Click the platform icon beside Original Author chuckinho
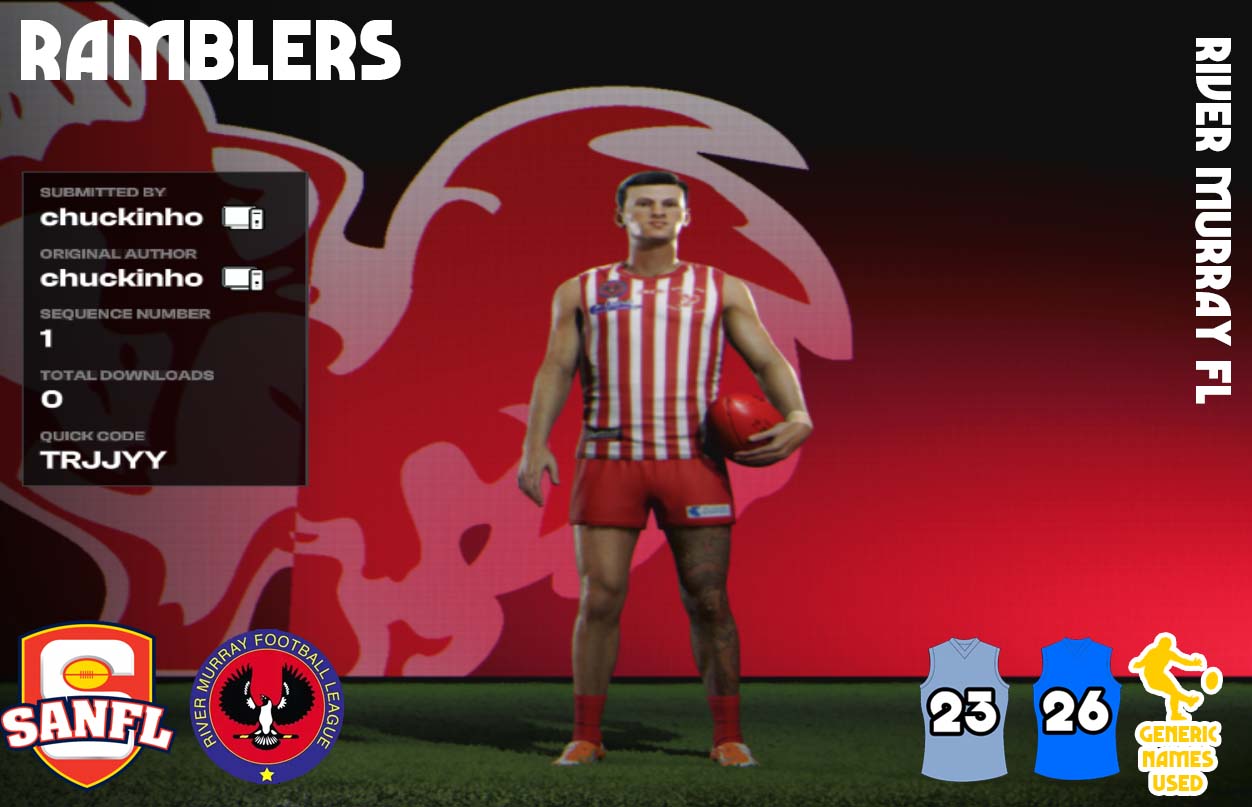The image size is (1252, 807). (243, 278)
